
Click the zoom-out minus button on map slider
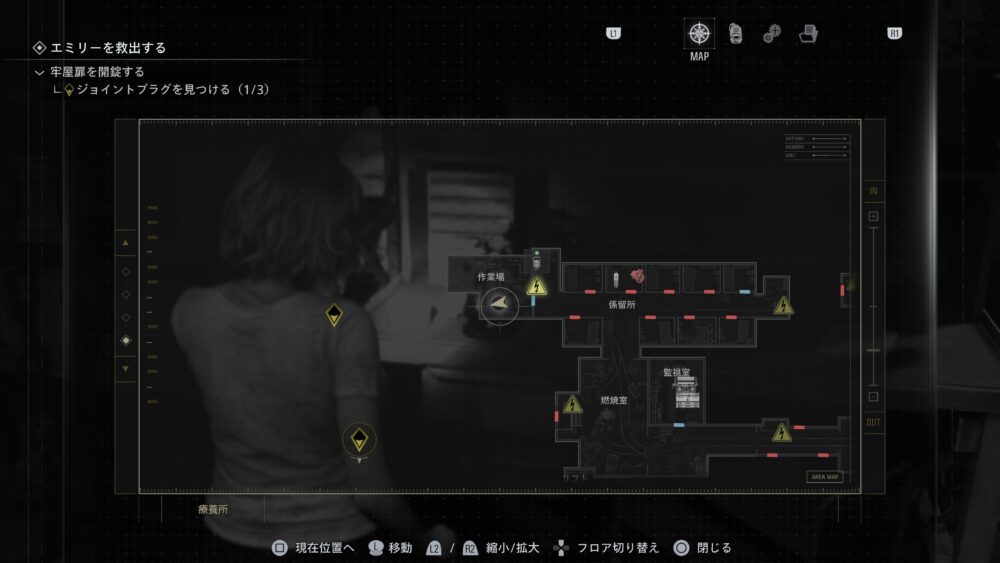click(873, 396)
